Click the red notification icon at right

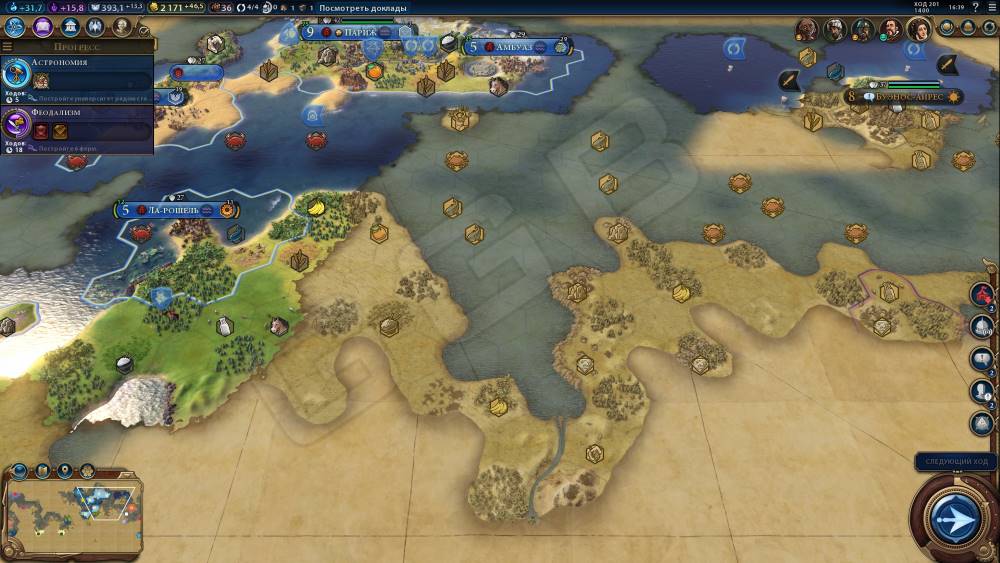point(982,295)
